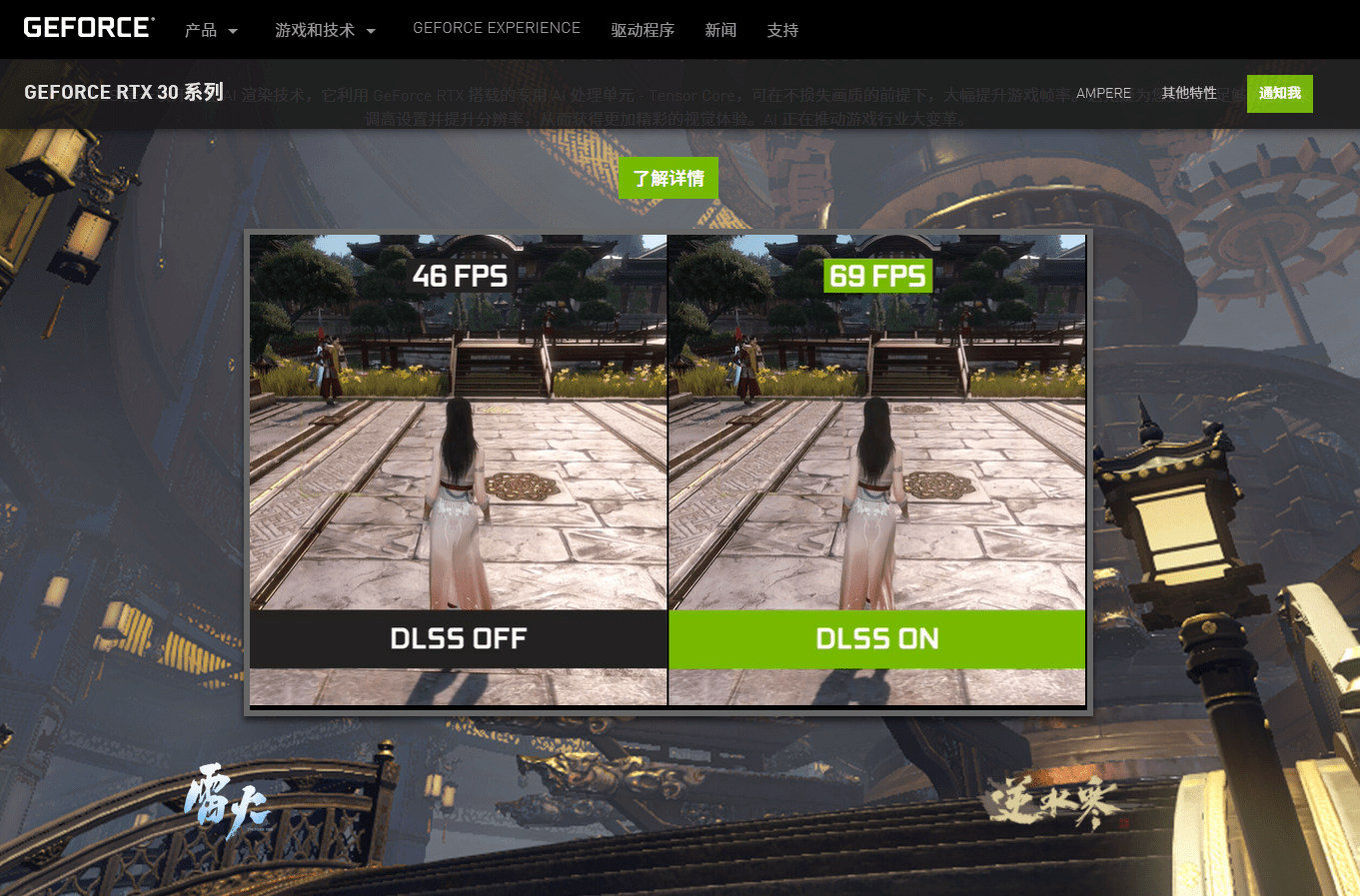This screenshot has width=1360, height=896.
Task: Click the green 通知我 button
Action: tap(1279, 93)
